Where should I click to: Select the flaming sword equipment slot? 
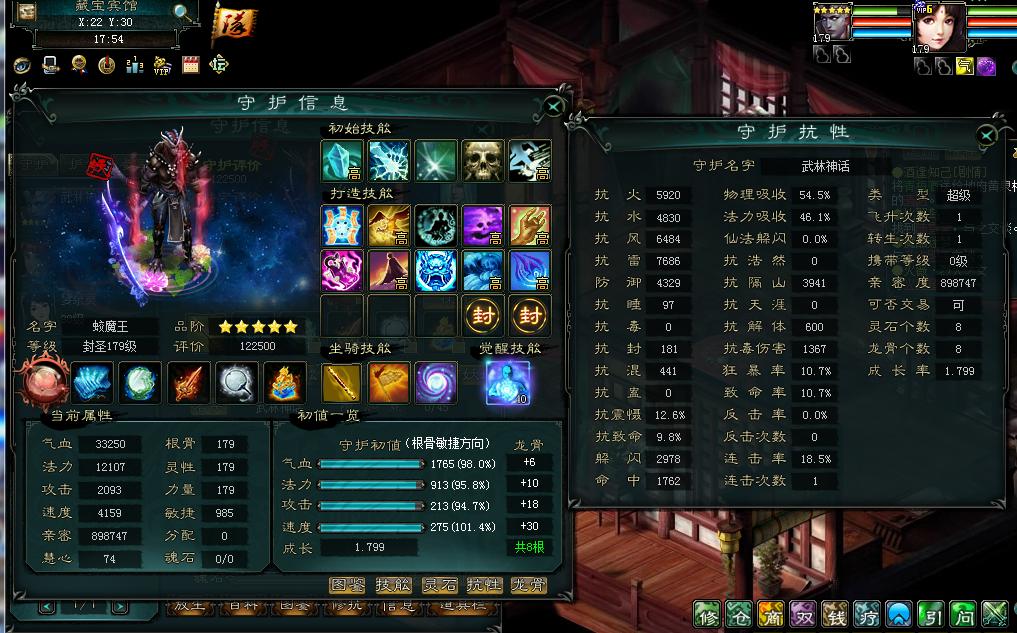coord(187,382)
